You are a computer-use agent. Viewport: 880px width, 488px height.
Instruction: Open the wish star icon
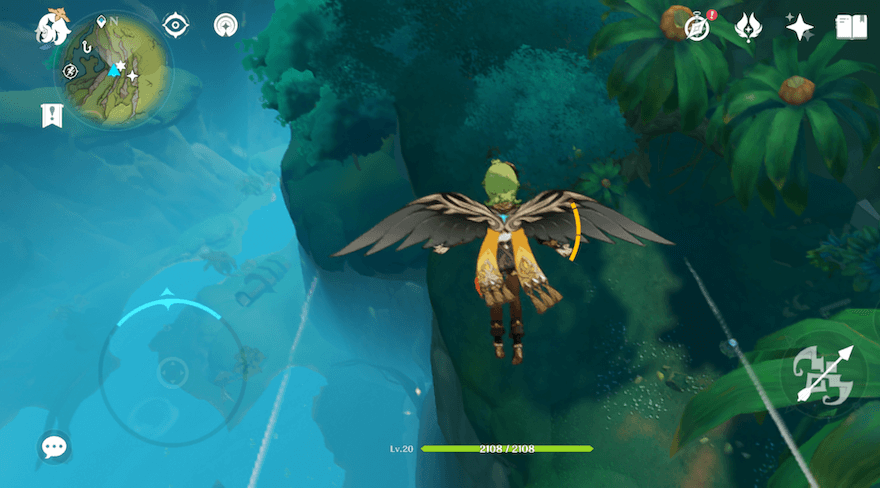click(x=799, y=27)
